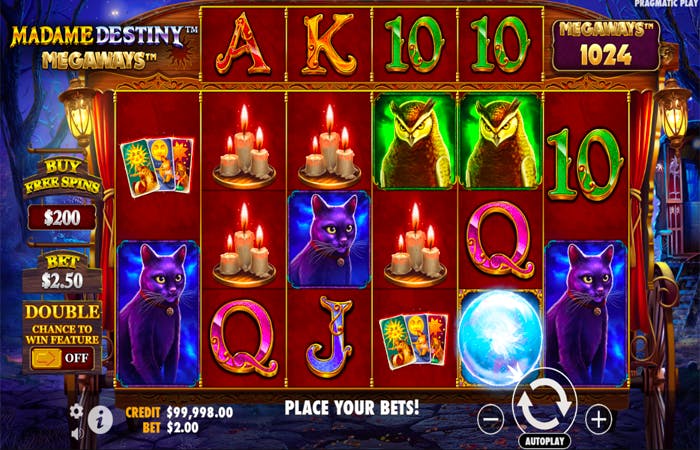Spin the reels with the circular arrows button
The height and width of the screenshot is (450, 700).
[544, 406]
